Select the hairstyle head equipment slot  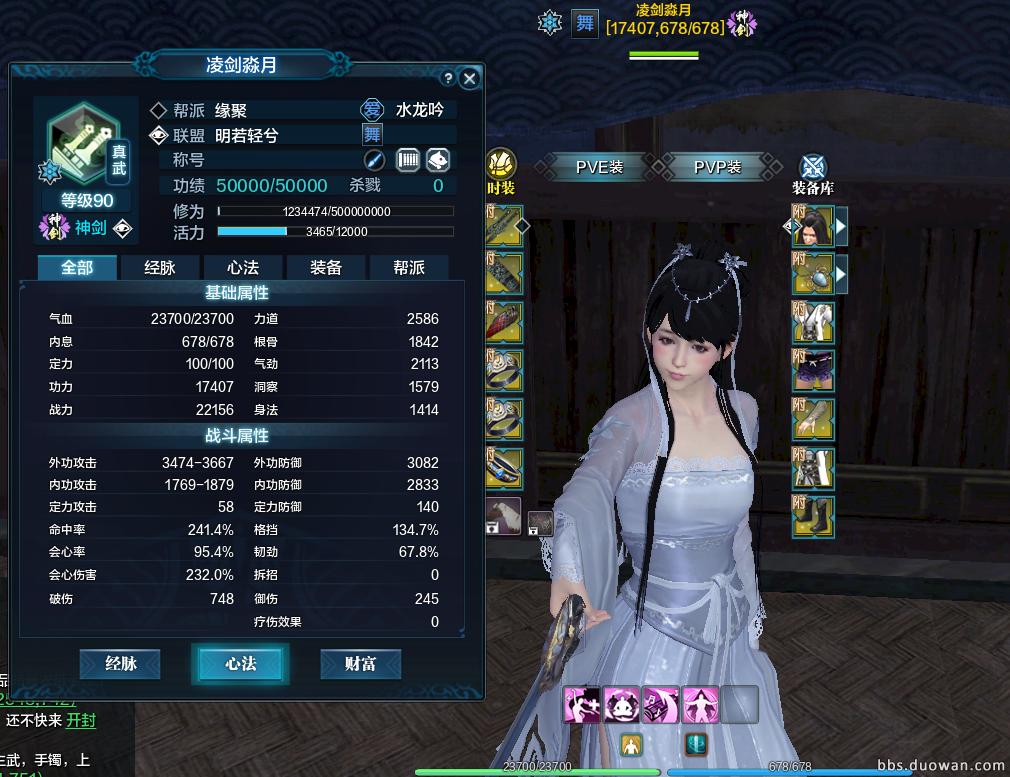tap(813, 227)
